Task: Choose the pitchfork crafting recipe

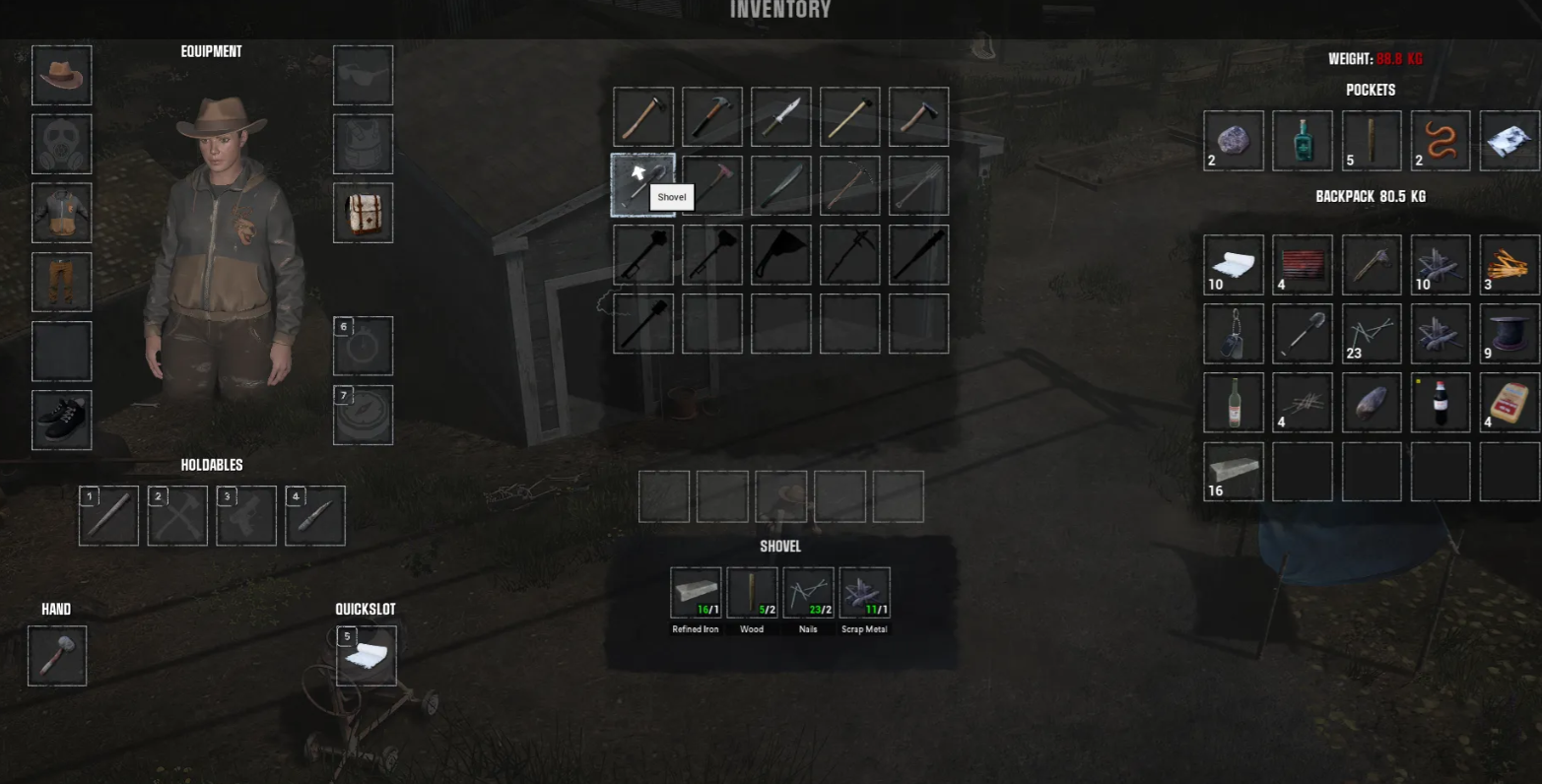Action: point(918,185)
